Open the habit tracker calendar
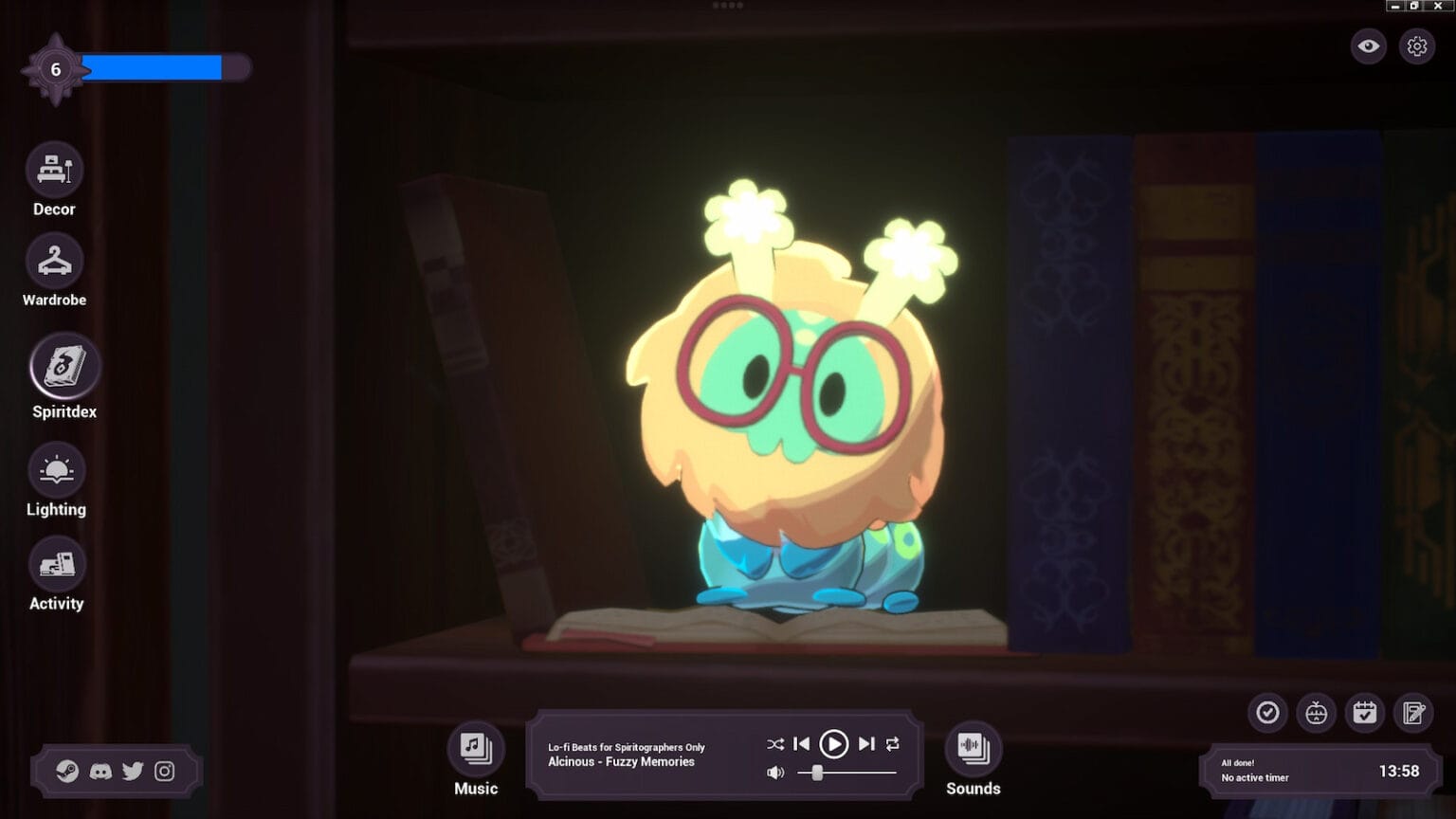Viewport: 1456px width, 819px height. [x=1365, y=713]
